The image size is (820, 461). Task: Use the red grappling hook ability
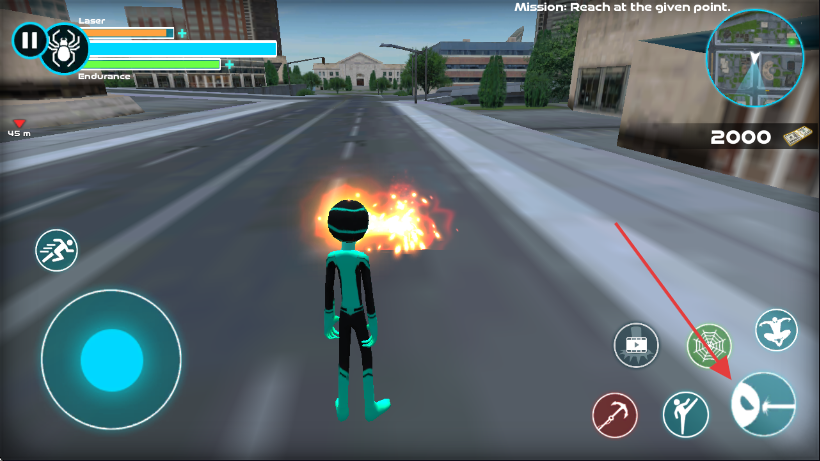(615, 415)
